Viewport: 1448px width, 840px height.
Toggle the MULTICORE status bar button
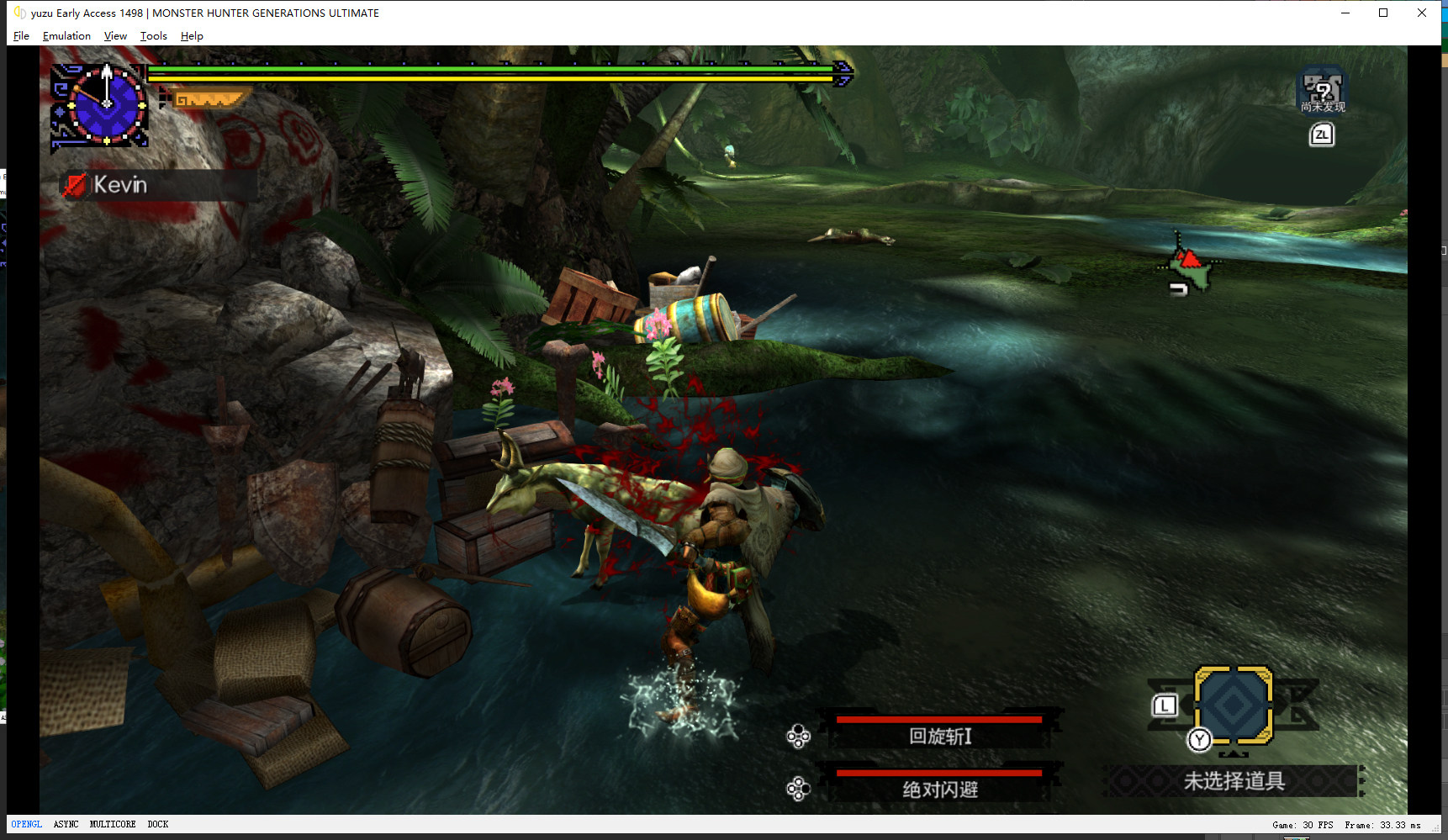click(x=113, y=825)
